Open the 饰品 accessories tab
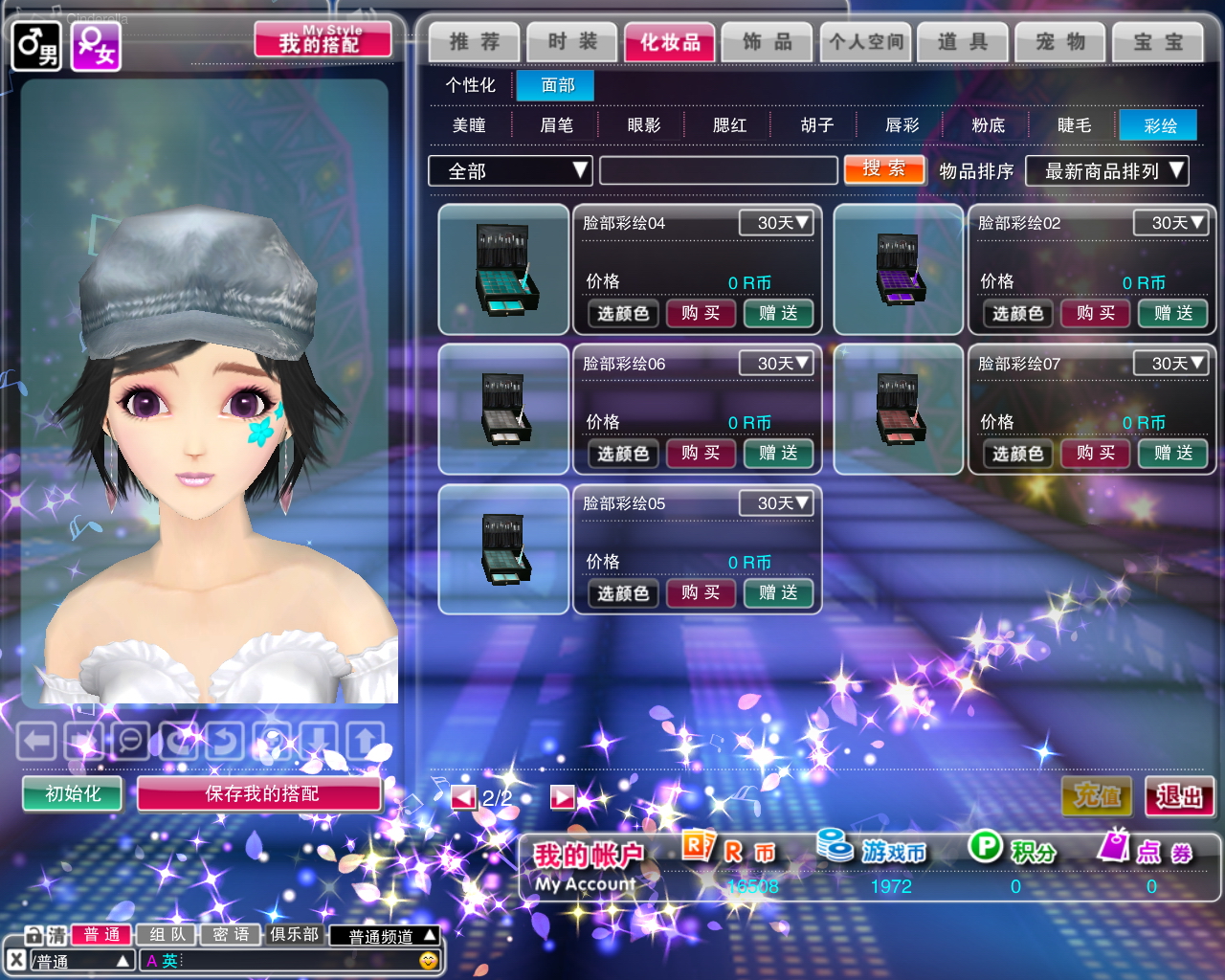1225x980 pixels. point(768,42)
